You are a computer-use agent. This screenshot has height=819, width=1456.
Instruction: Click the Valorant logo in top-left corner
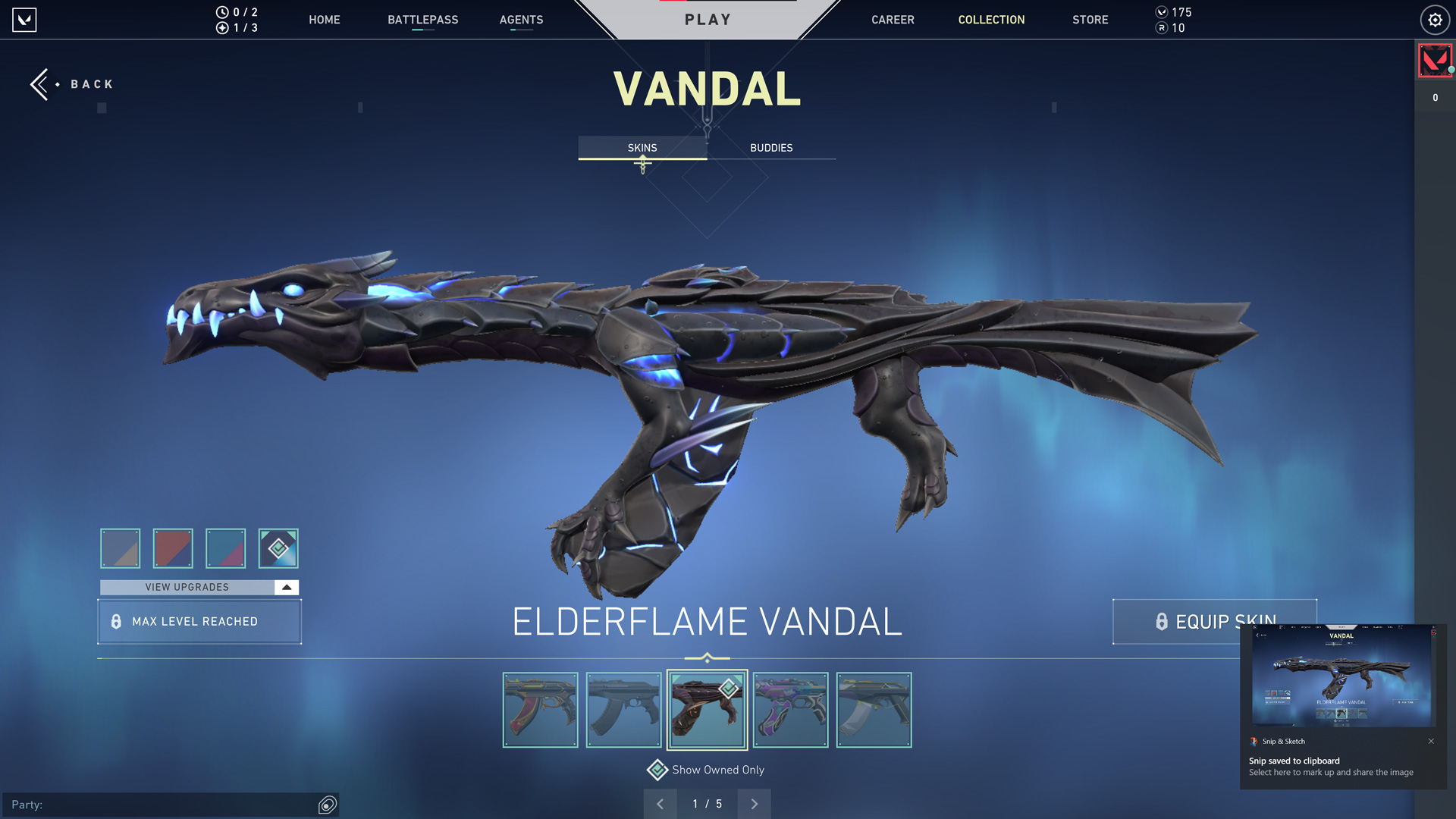(x=25, y=20)
